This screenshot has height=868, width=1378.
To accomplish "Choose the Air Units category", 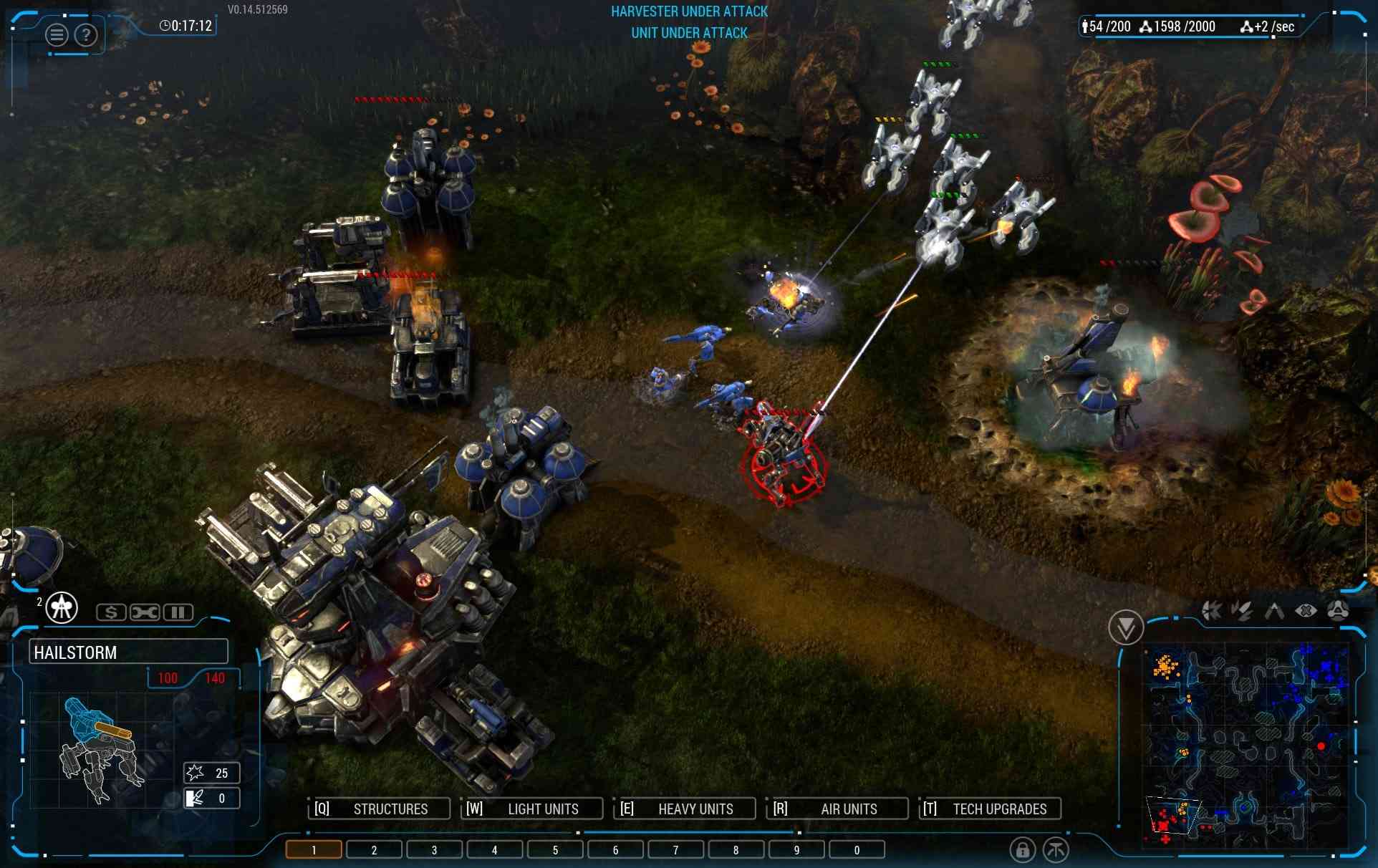I will click(837, 809).
